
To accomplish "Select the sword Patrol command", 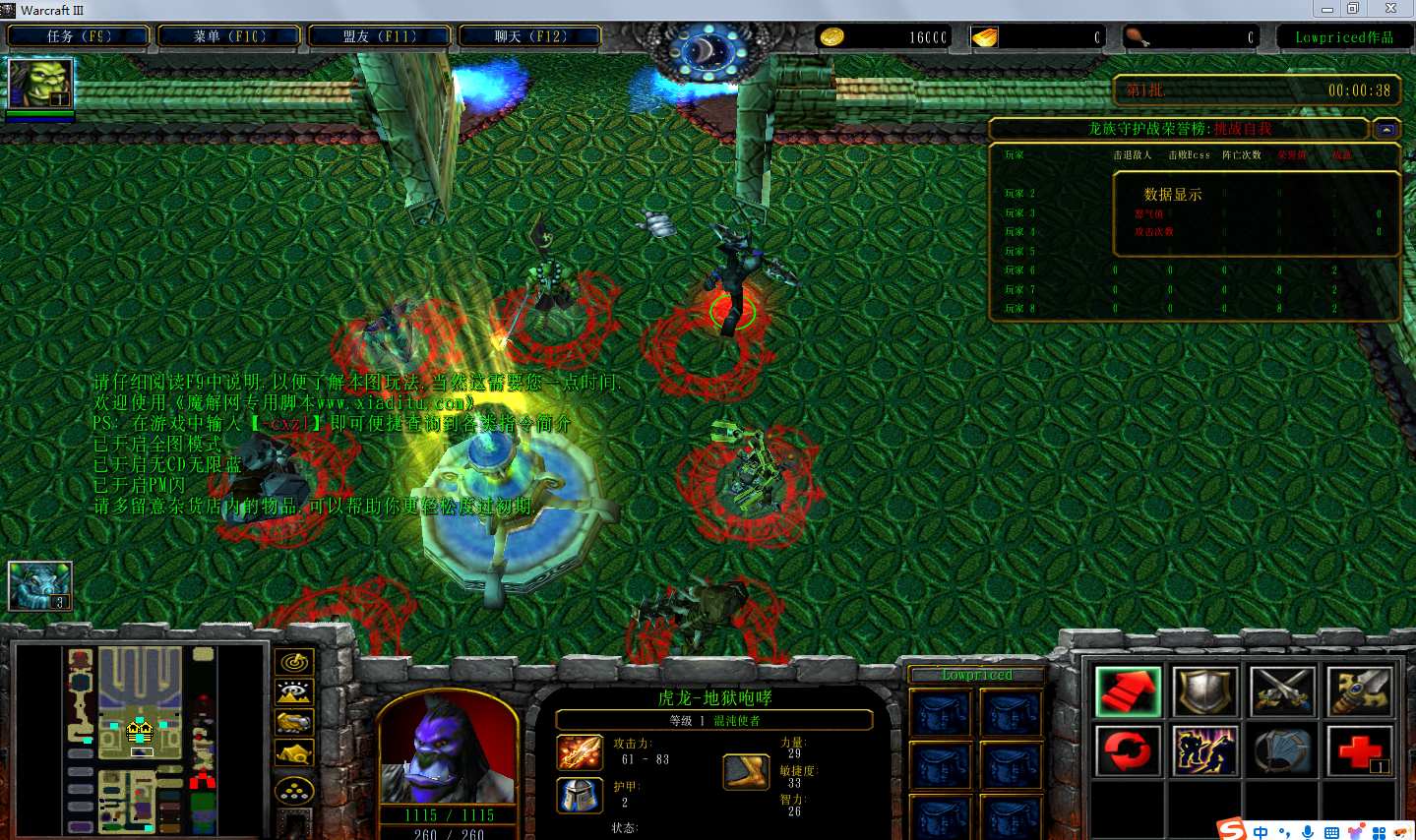I will coord(1360,691).
